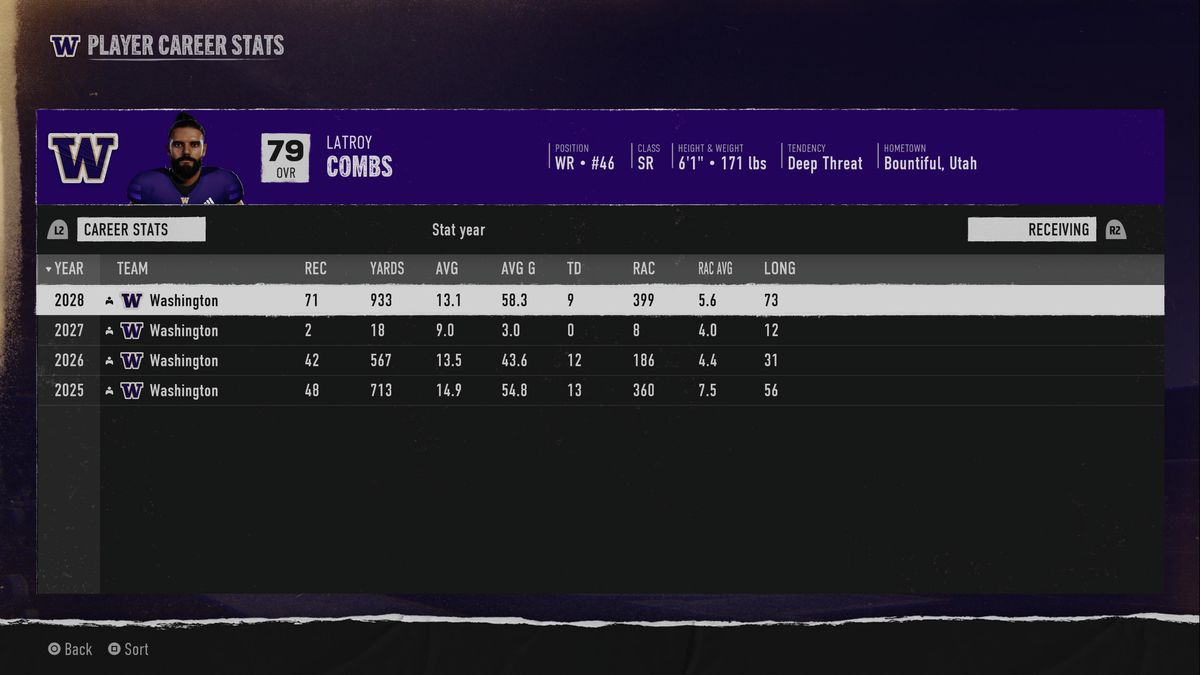Sort by the Year column header
Screen dimensions: 1200x675
coord(68,268)
